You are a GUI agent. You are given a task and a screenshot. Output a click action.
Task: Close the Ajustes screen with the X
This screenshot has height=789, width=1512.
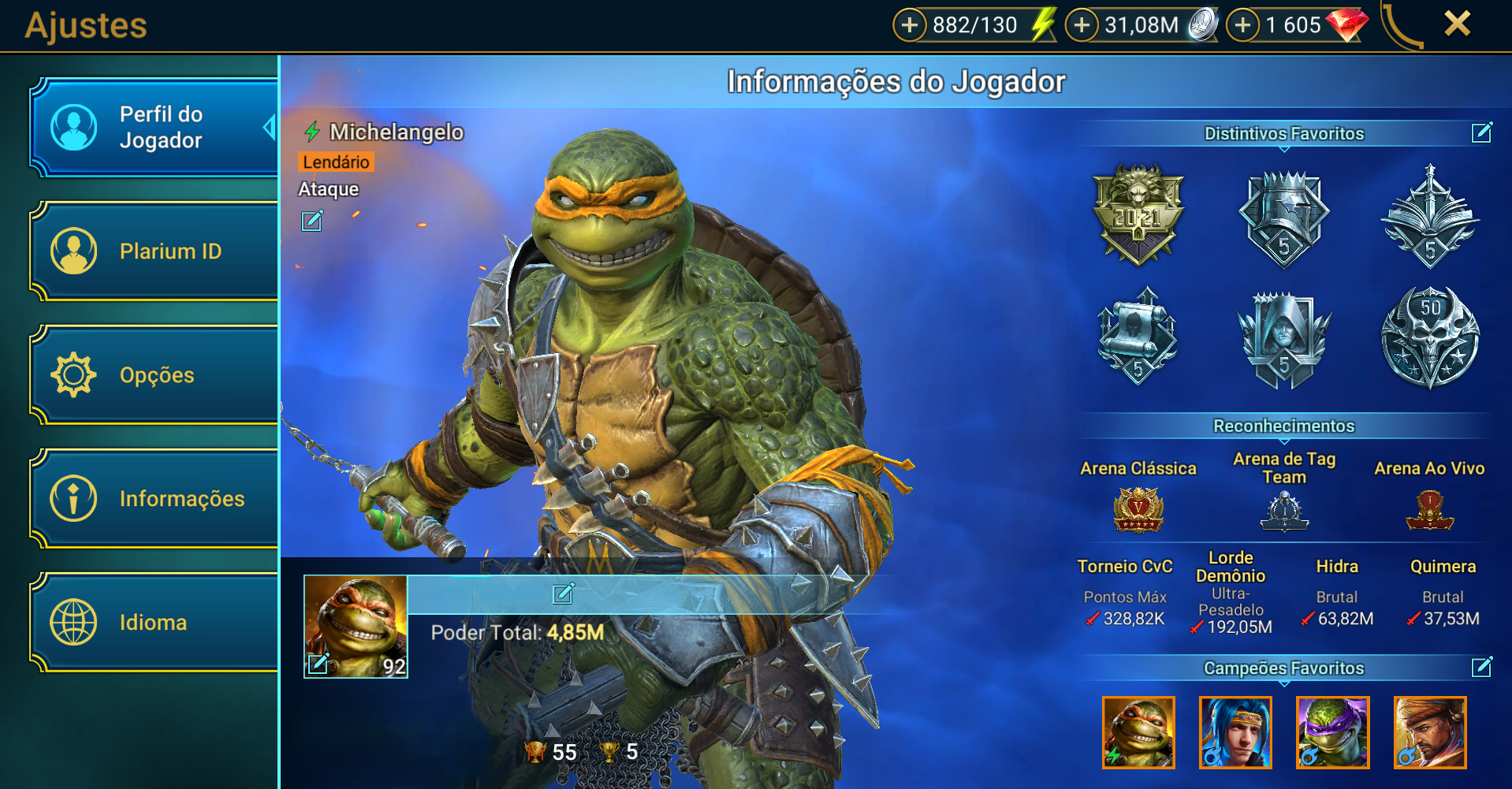(x=1457, y=24)
